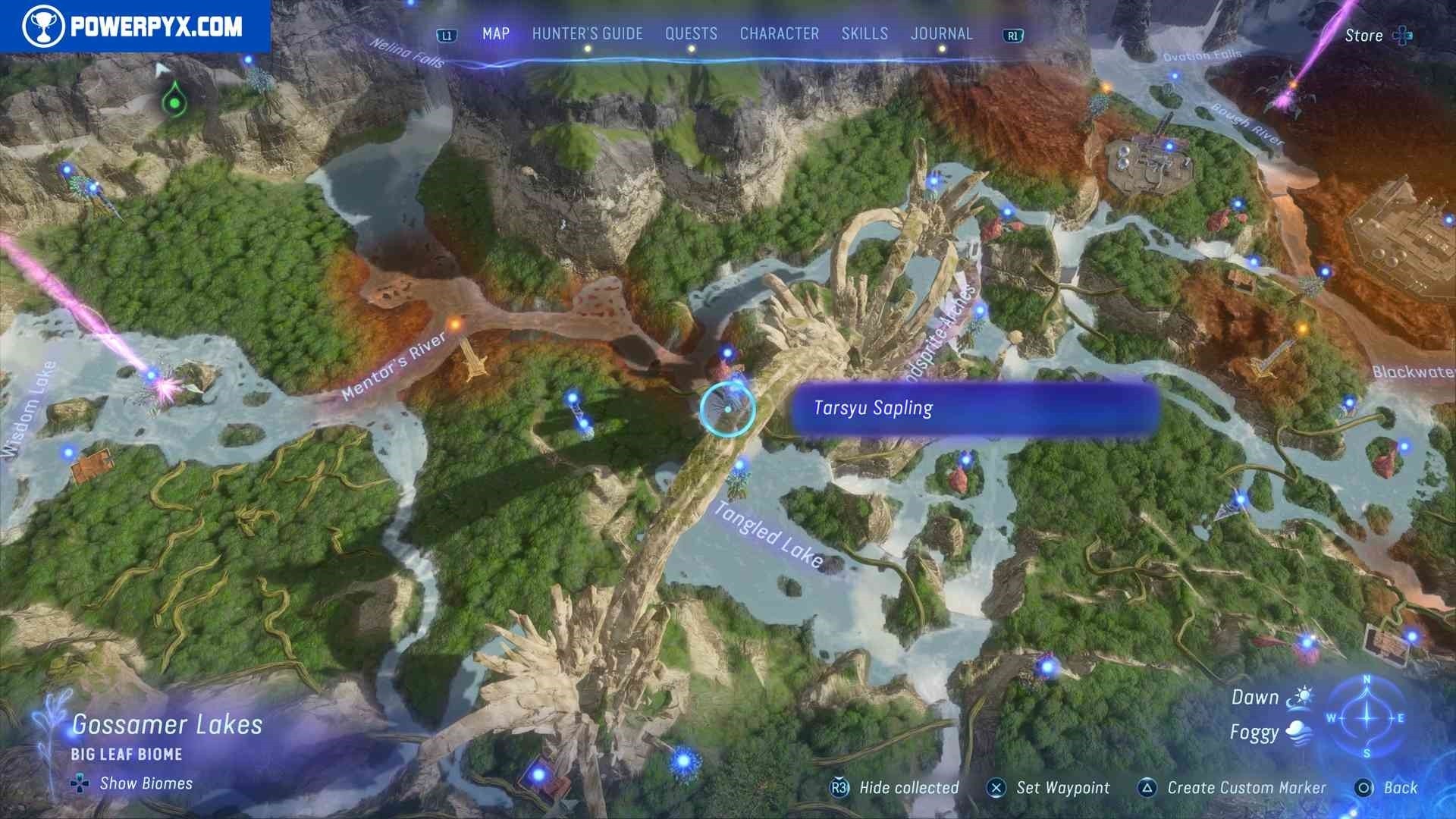Choose Hide collected option
Screen dimensions: 1456x819
(908, 788)
